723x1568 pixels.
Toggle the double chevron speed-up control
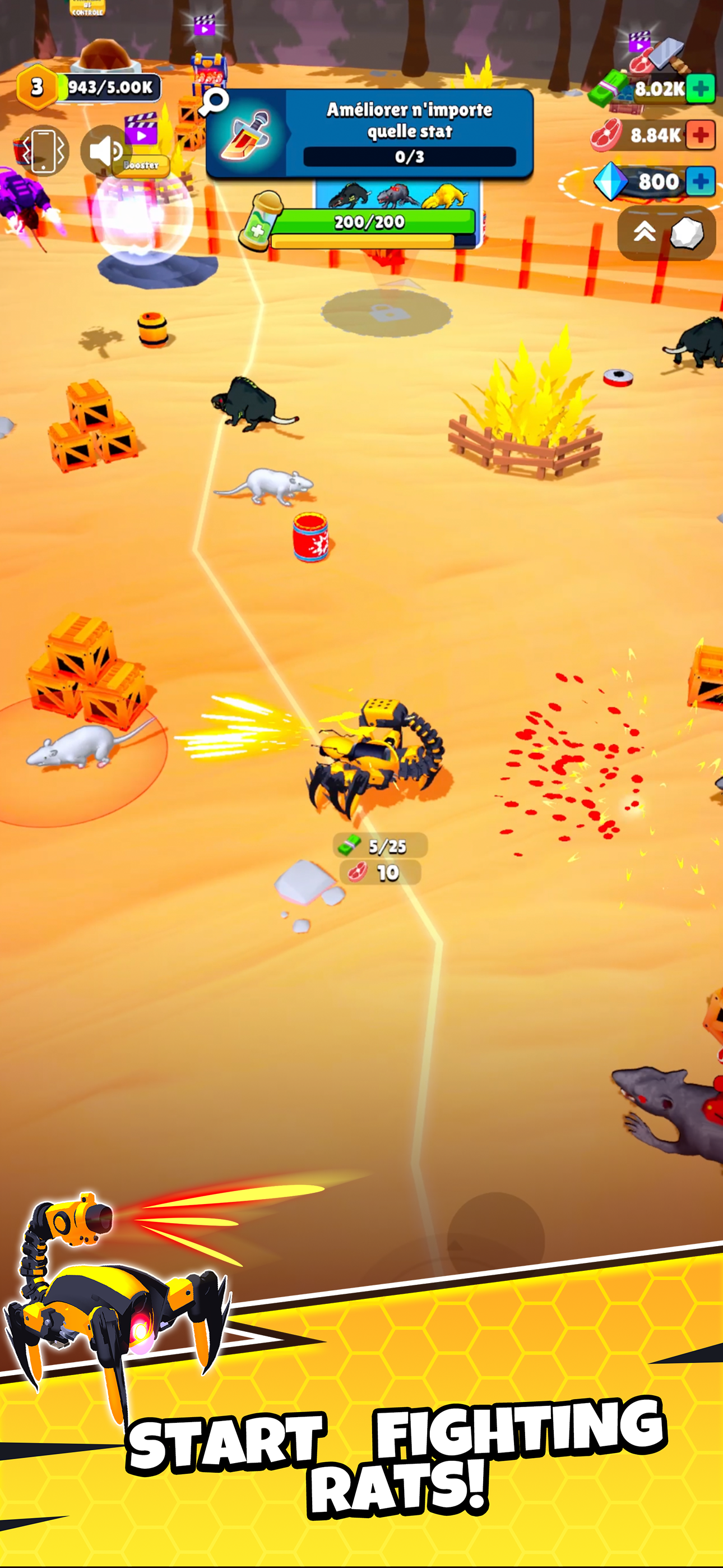pos(643,230)
